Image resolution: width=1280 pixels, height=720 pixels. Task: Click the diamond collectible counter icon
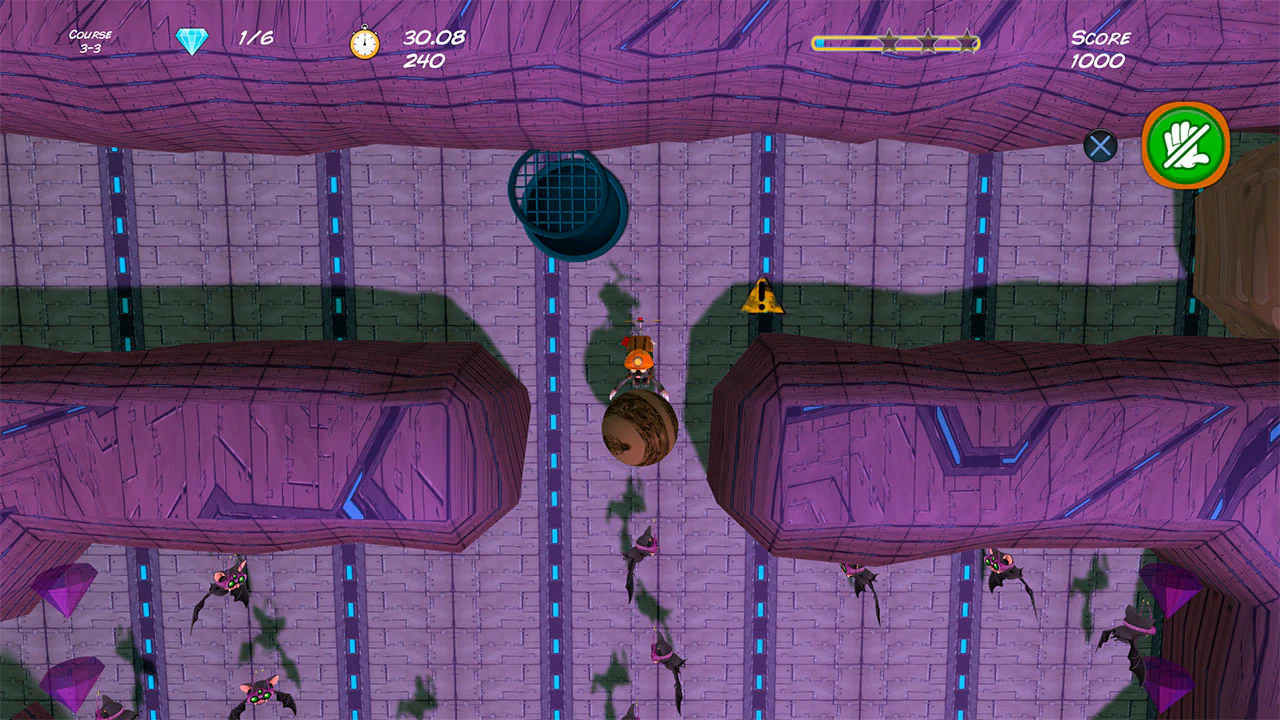(190, 40)
